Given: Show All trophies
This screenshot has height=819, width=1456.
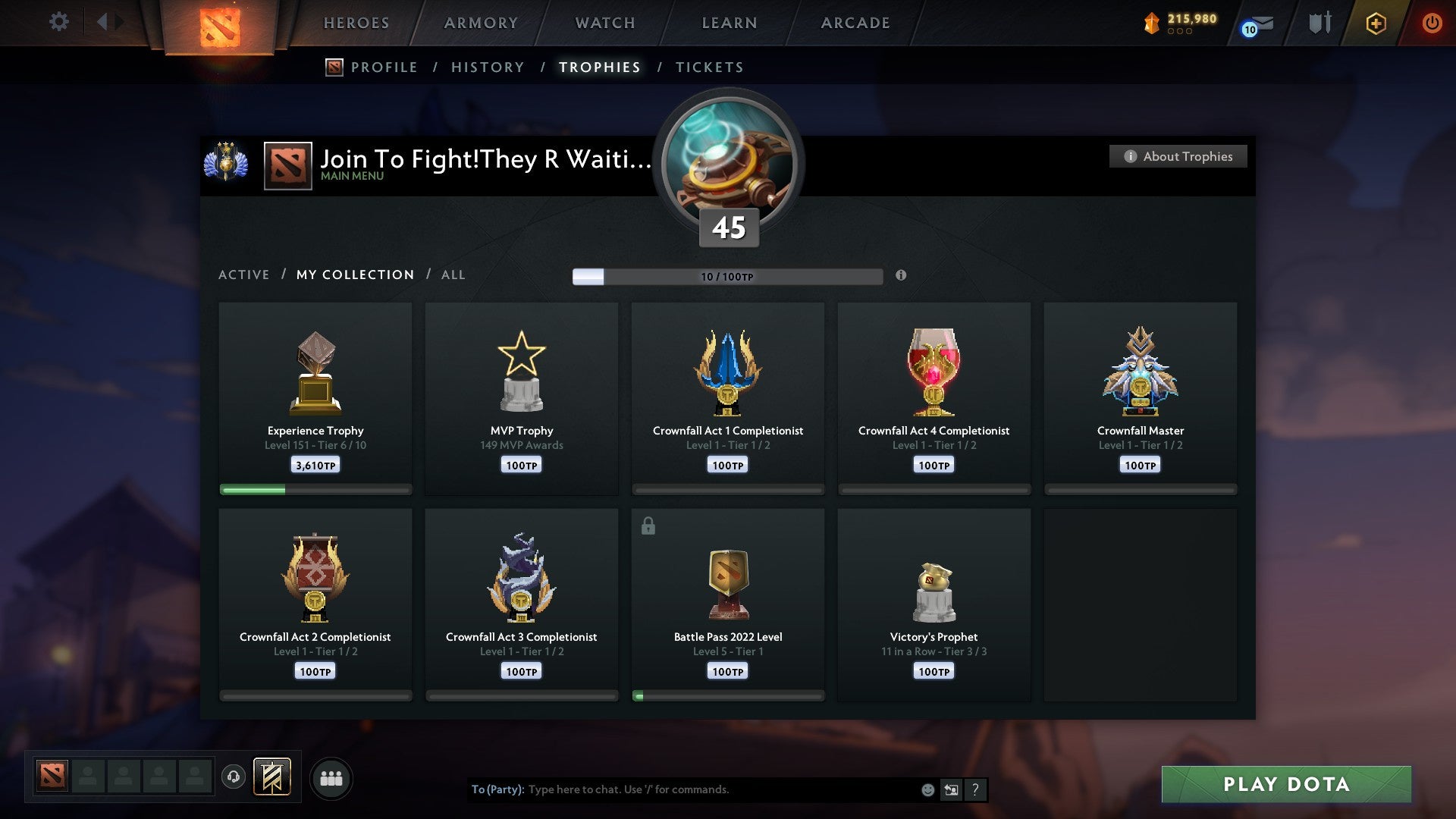Looking at the screenshot, I should pos(453,275).
